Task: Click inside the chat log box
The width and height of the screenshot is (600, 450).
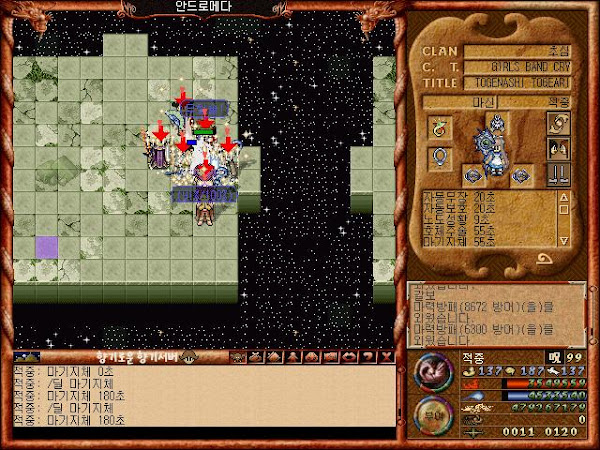Action: [x=200, y=398]
